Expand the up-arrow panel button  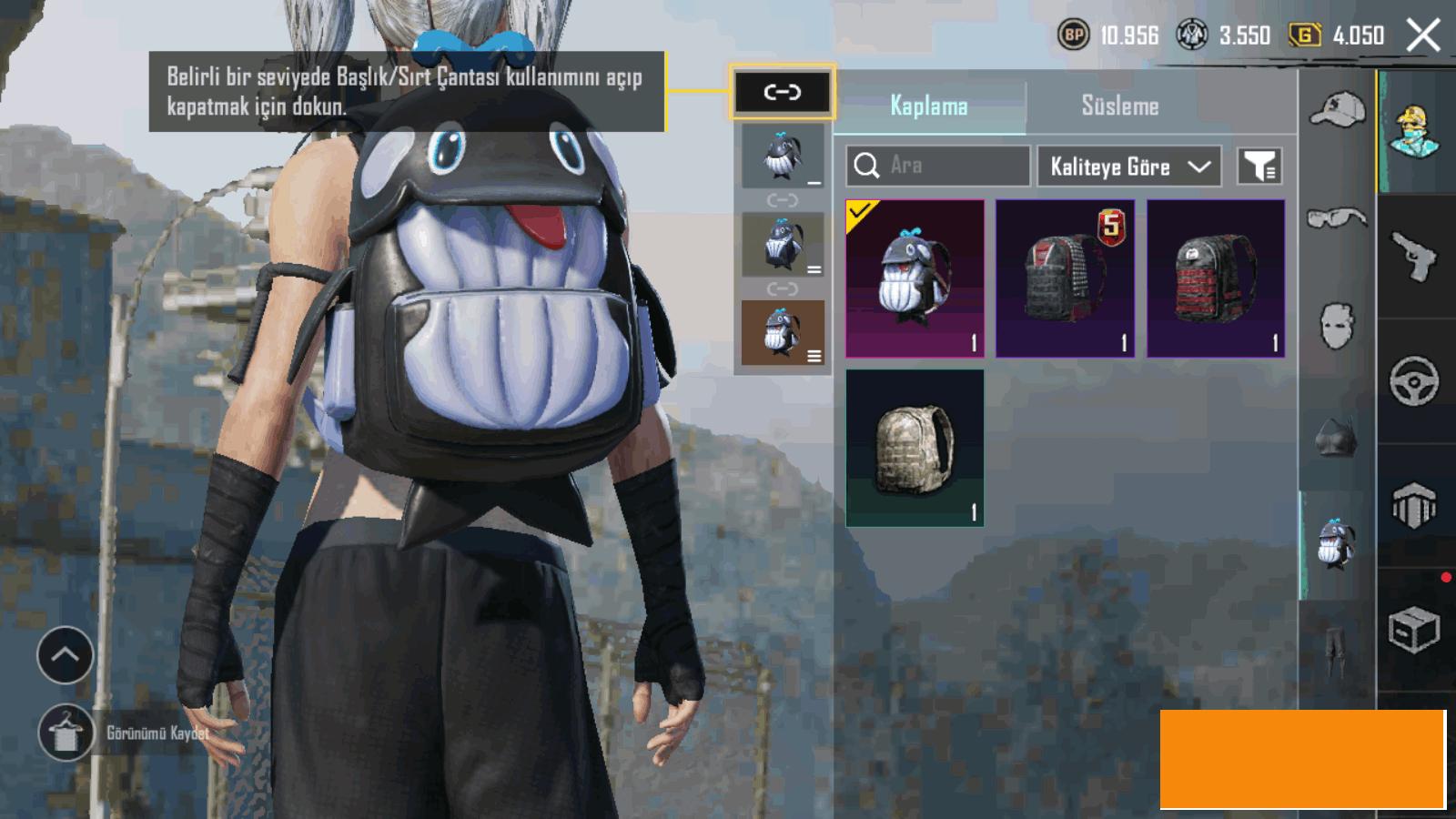point(66,655)
